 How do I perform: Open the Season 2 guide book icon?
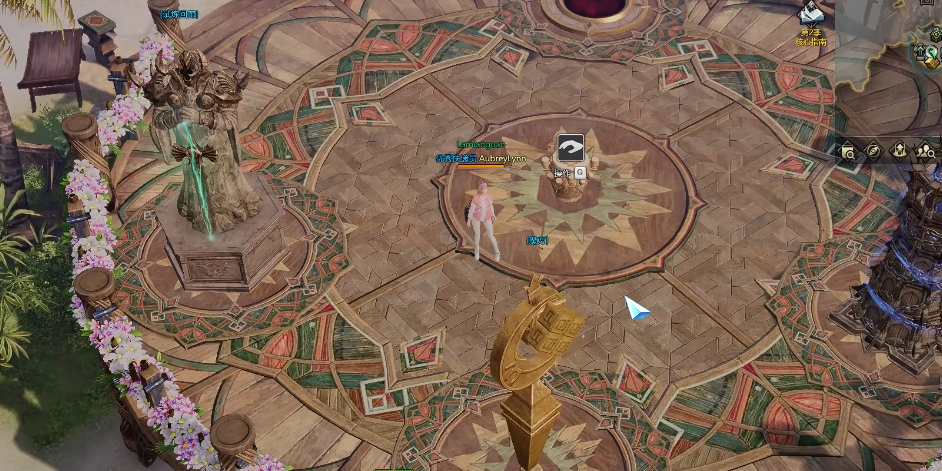click(812, 15)
